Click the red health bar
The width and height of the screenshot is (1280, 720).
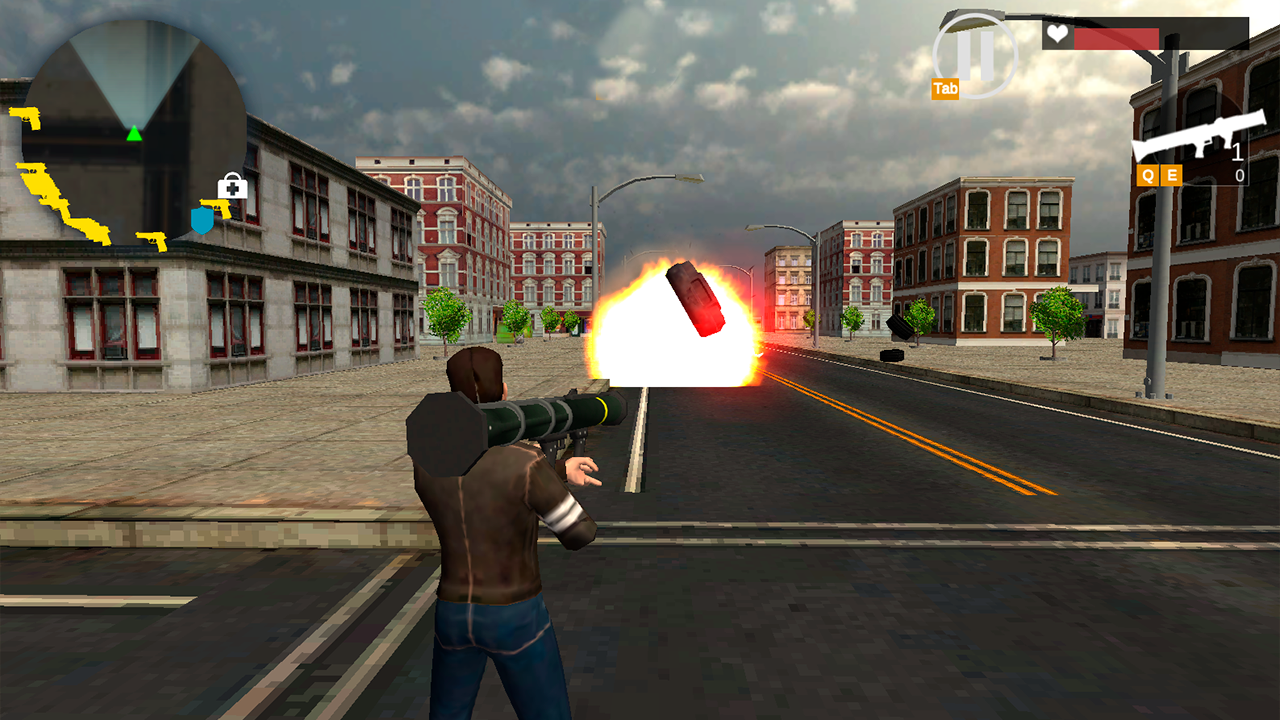1115,37
